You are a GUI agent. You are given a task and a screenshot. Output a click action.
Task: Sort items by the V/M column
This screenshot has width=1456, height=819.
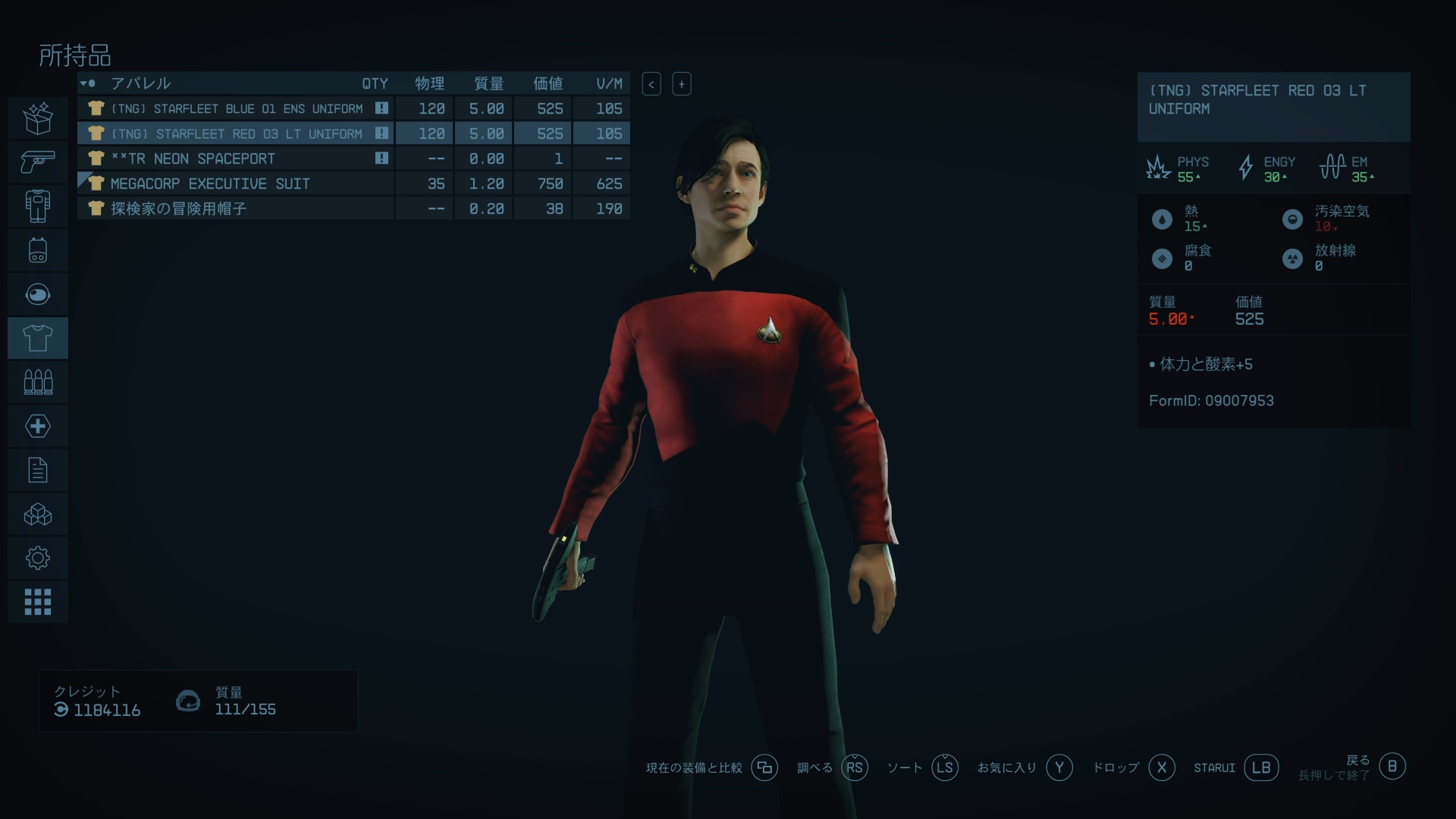[x=609, y=83]
